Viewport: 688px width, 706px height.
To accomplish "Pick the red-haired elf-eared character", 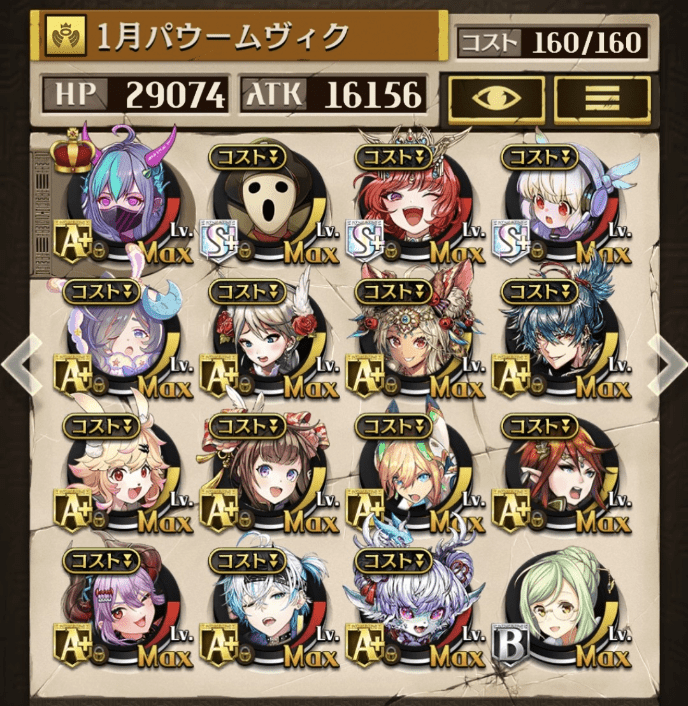I will (558, 475).
